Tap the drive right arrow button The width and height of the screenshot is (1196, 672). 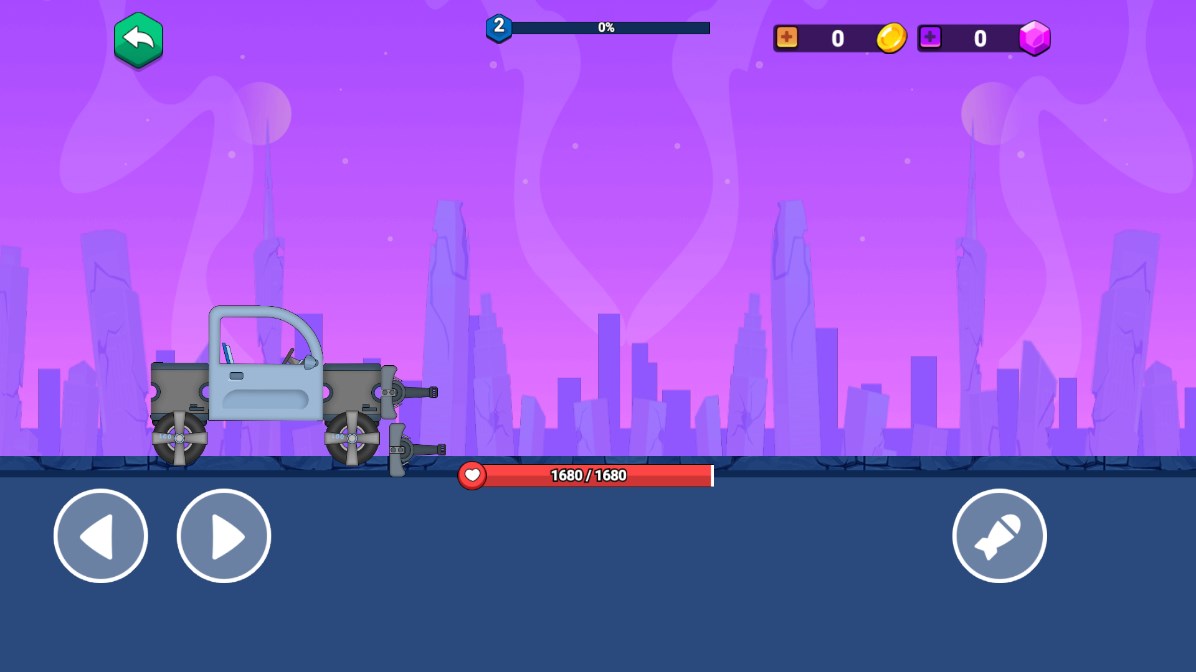(x=224, y=536)
